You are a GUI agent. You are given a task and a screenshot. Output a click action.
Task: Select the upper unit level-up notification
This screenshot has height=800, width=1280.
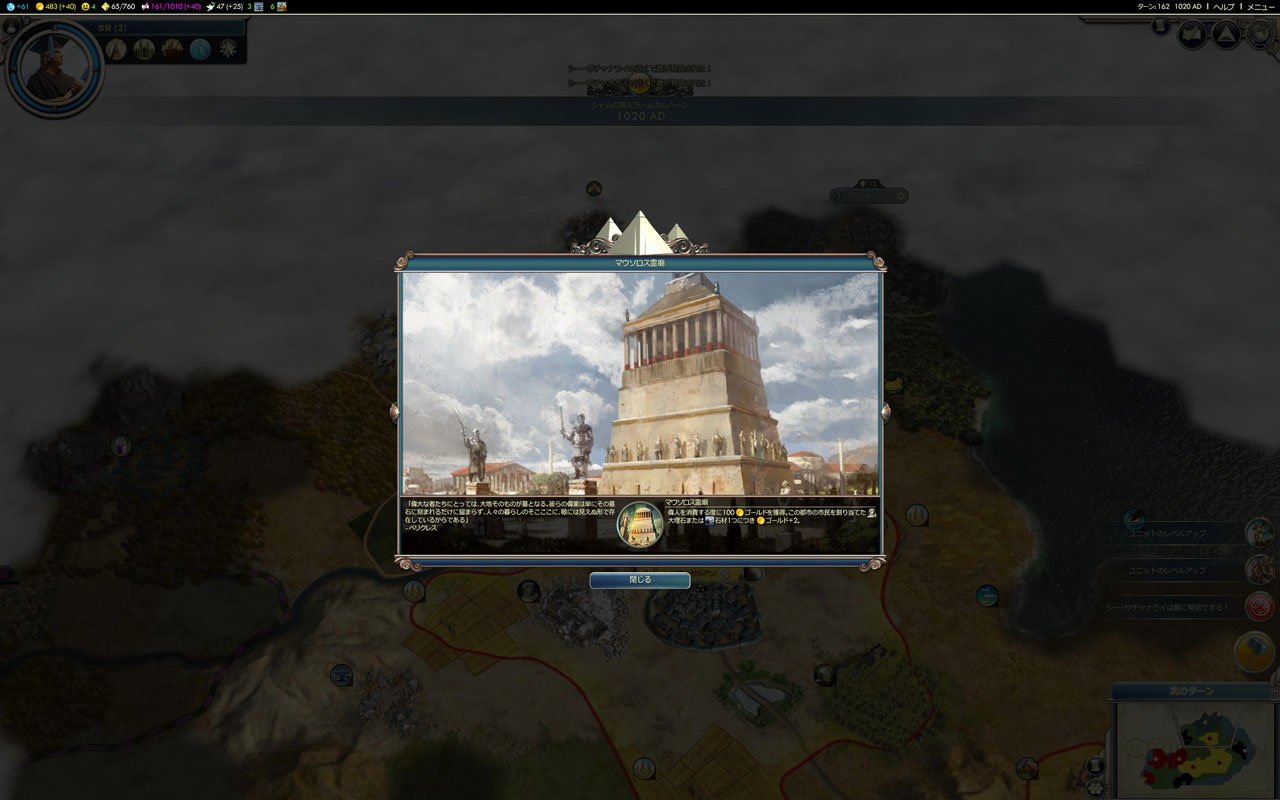1260,533
